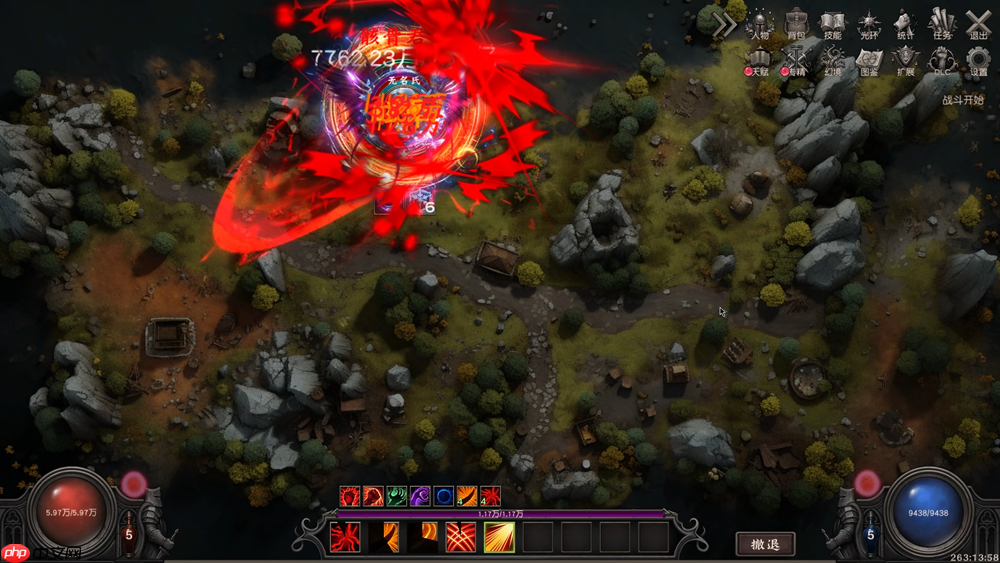Open the 图鉴 codex book
The image size is (1000, 563).
(x=869, y=62)
